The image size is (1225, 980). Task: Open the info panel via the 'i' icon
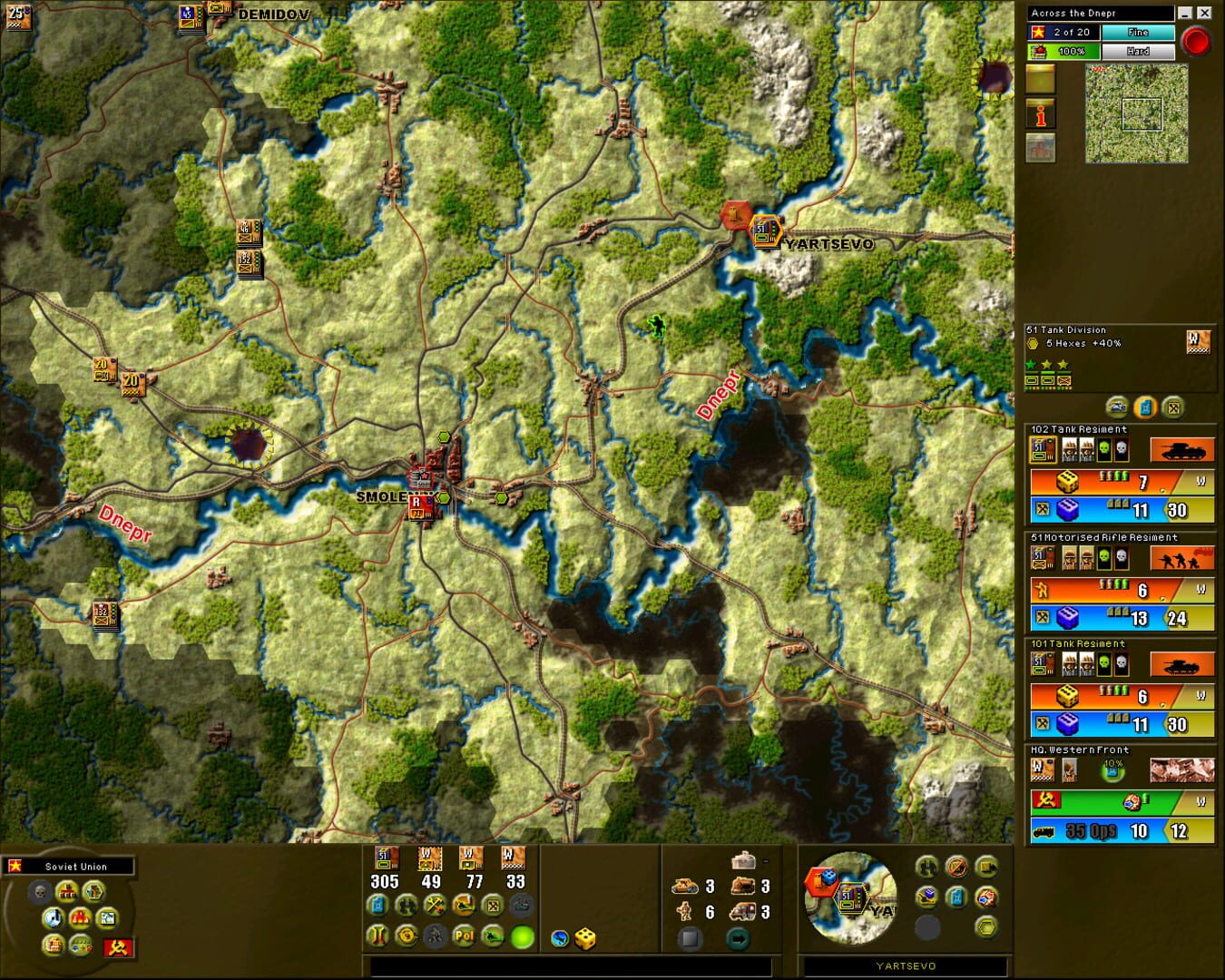click(1040, 113)
